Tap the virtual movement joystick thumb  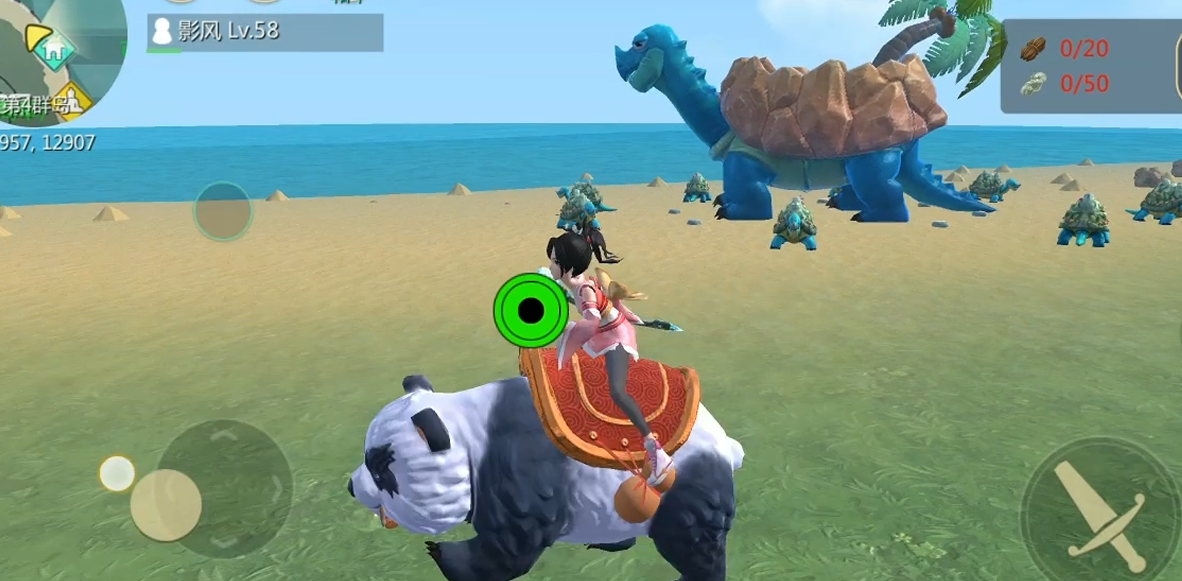click(x=166, y=505)
